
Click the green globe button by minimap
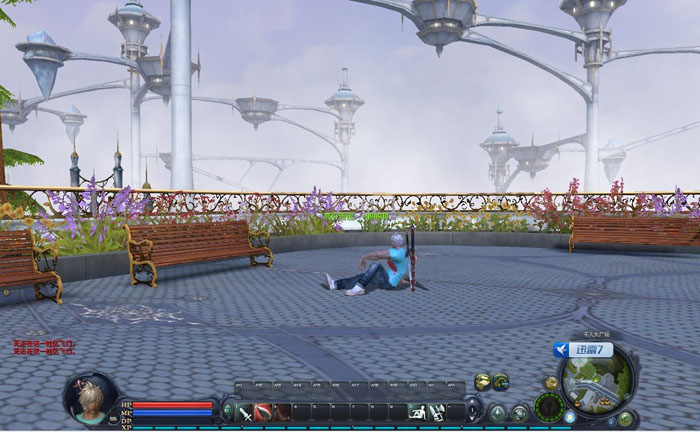click(x=625, y=418)
